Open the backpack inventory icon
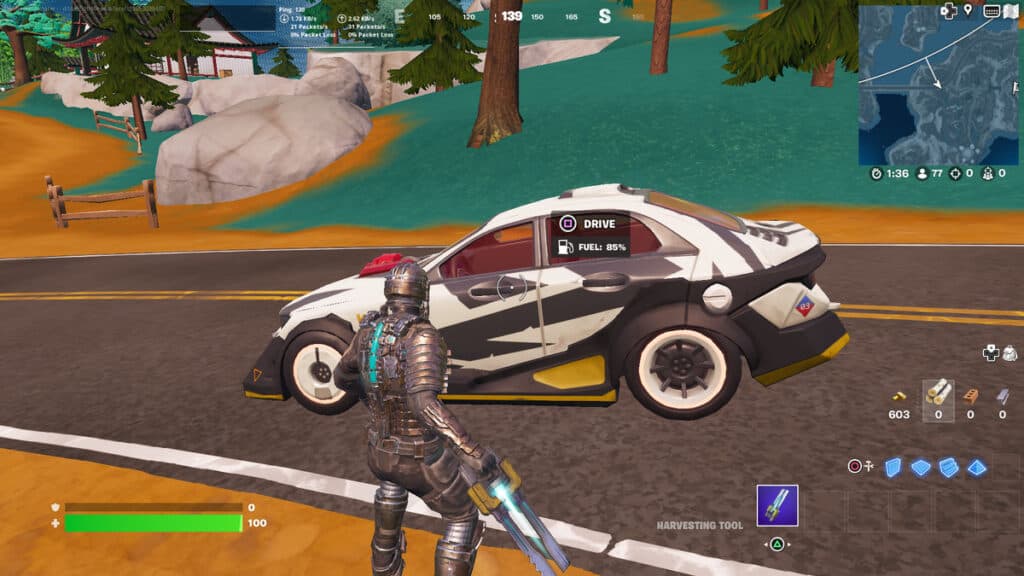The height and width of the screenshot is (576, 1024). (x=1009, y=353)
